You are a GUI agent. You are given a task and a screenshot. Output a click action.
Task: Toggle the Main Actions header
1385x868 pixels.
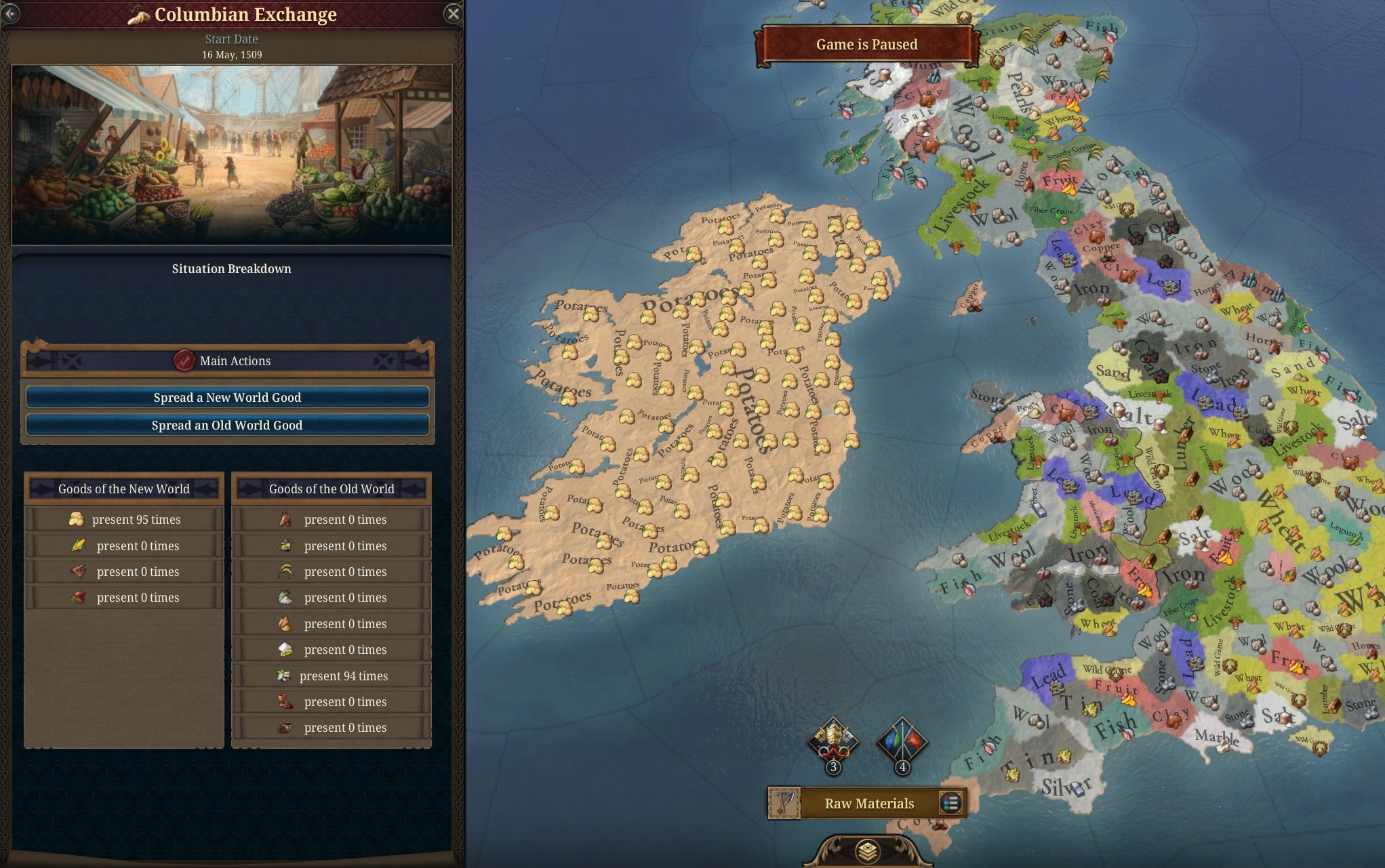(x=227, y=360)
